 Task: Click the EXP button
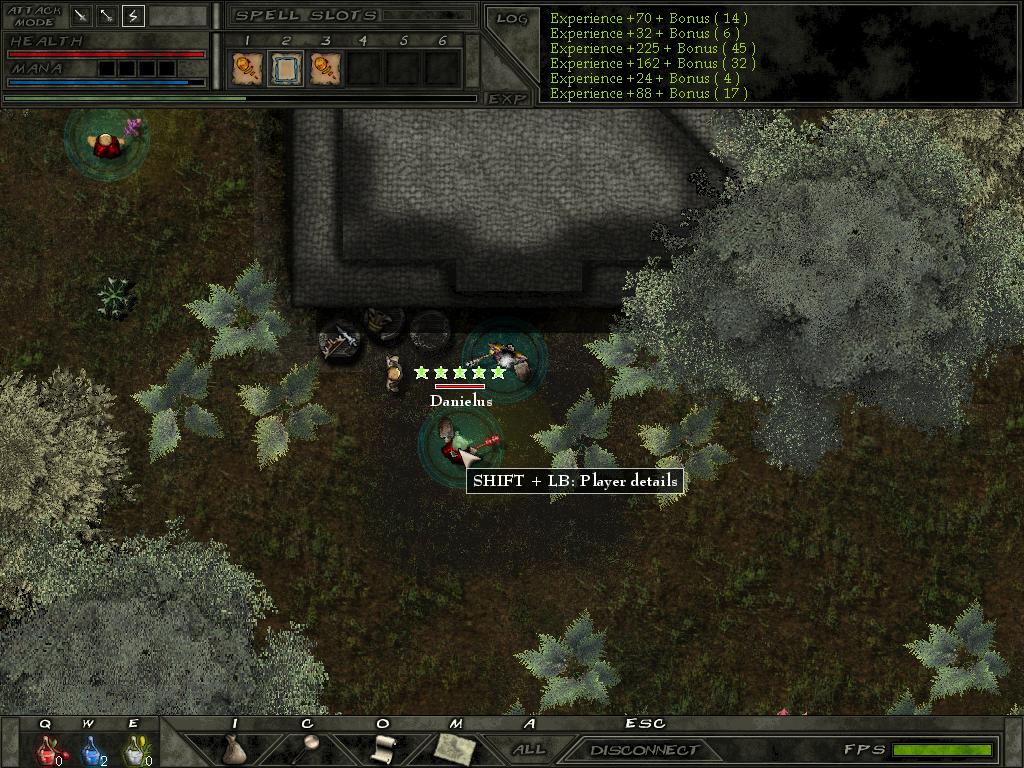[x=508, y=99]
